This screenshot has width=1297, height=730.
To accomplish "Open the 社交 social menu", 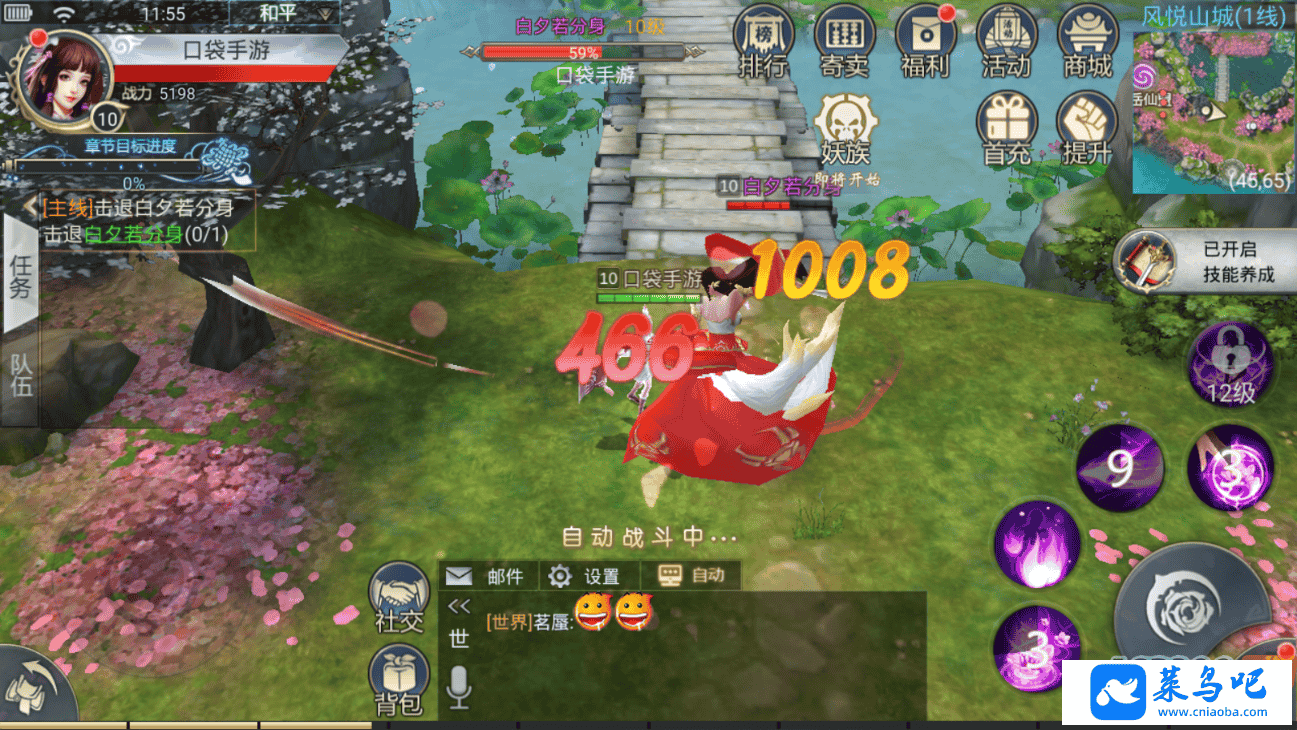I will (399, 597).
